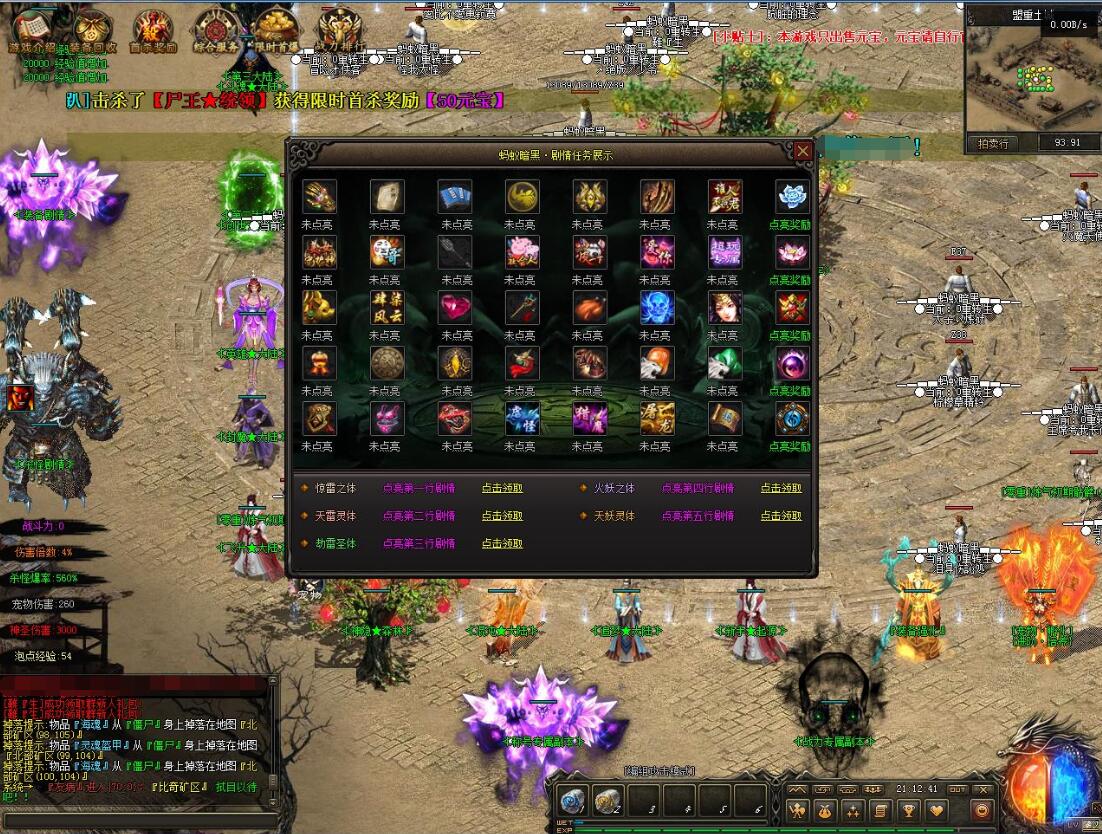Image resolution: width=1102 pixels, height=834 pixels.
Task: Open the 限时首爆 gold pile icon
Action: click(276, 28)
